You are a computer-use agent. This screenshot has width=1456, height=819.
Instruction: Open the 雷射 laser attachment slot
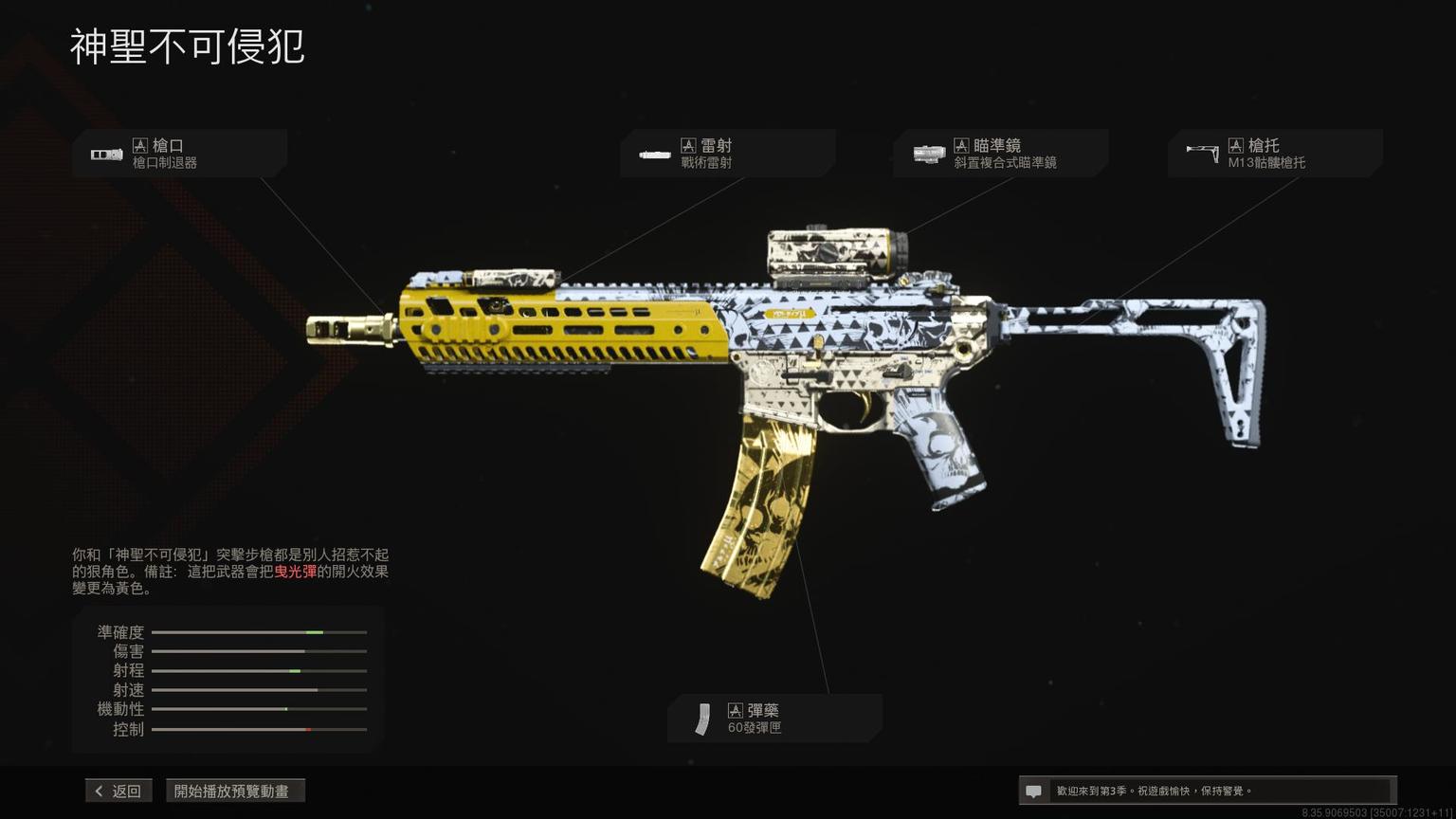pos(727,154)
